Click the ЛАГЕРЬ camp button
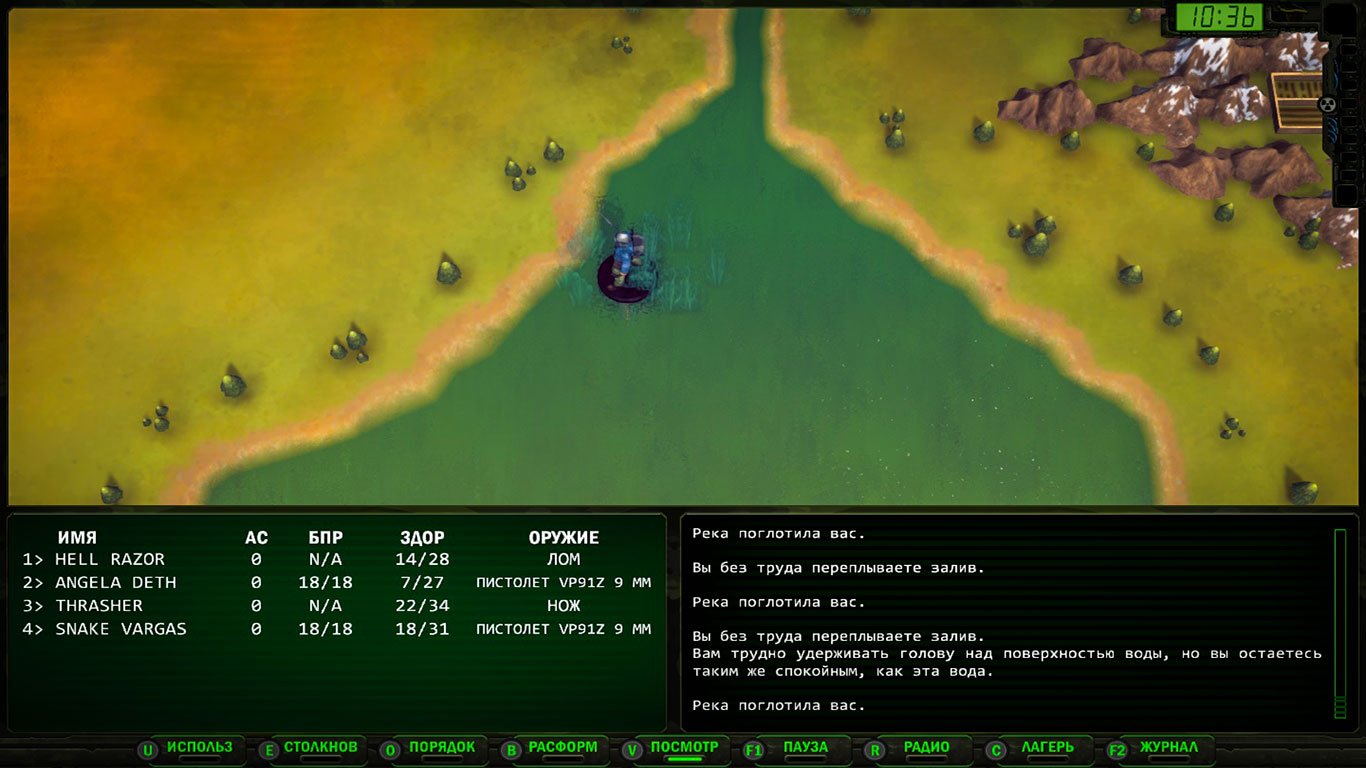 pos(1047,748)
